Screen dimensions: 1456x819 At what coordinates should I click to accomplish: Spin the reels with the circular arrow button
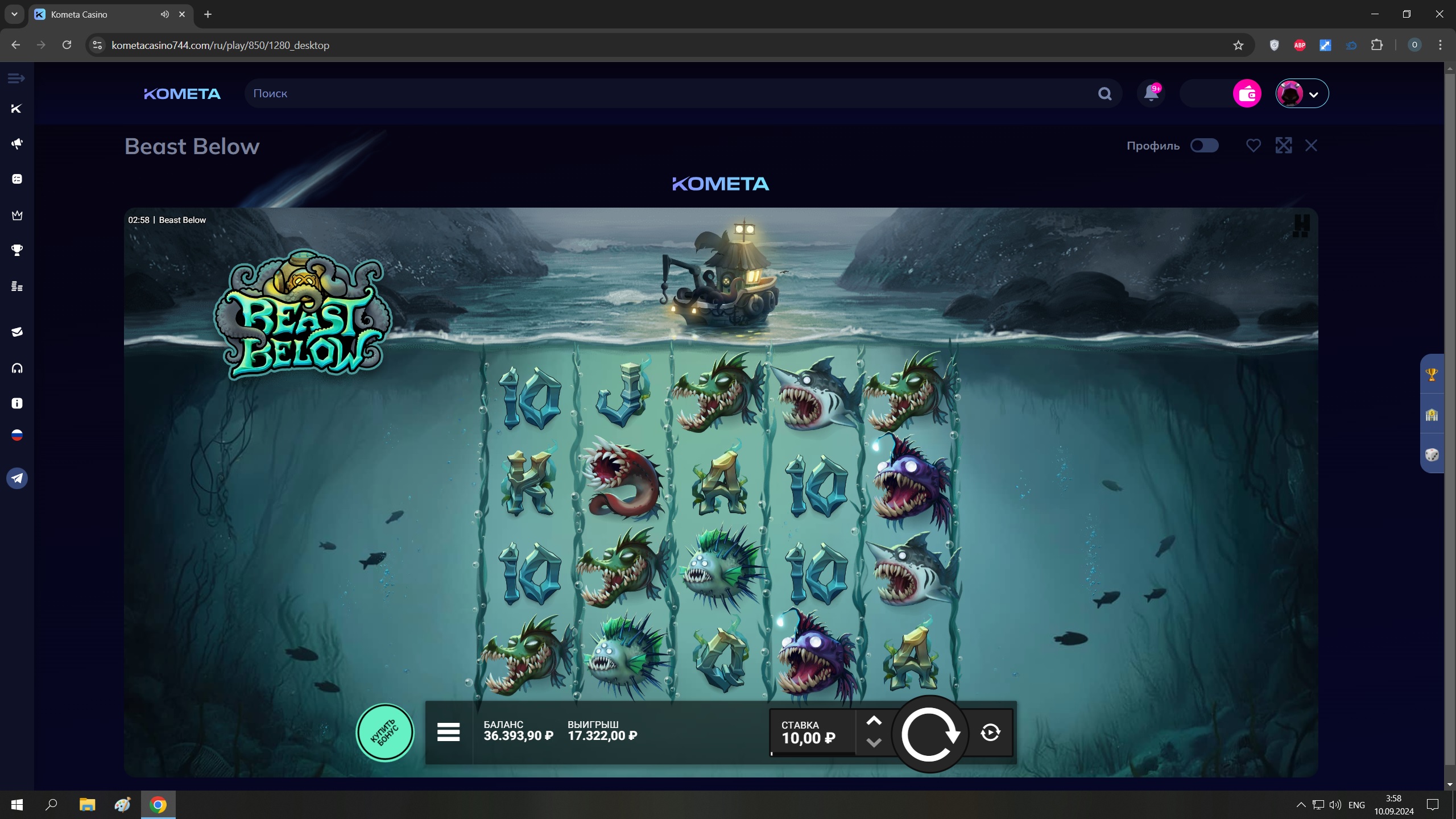pos(929,734)
